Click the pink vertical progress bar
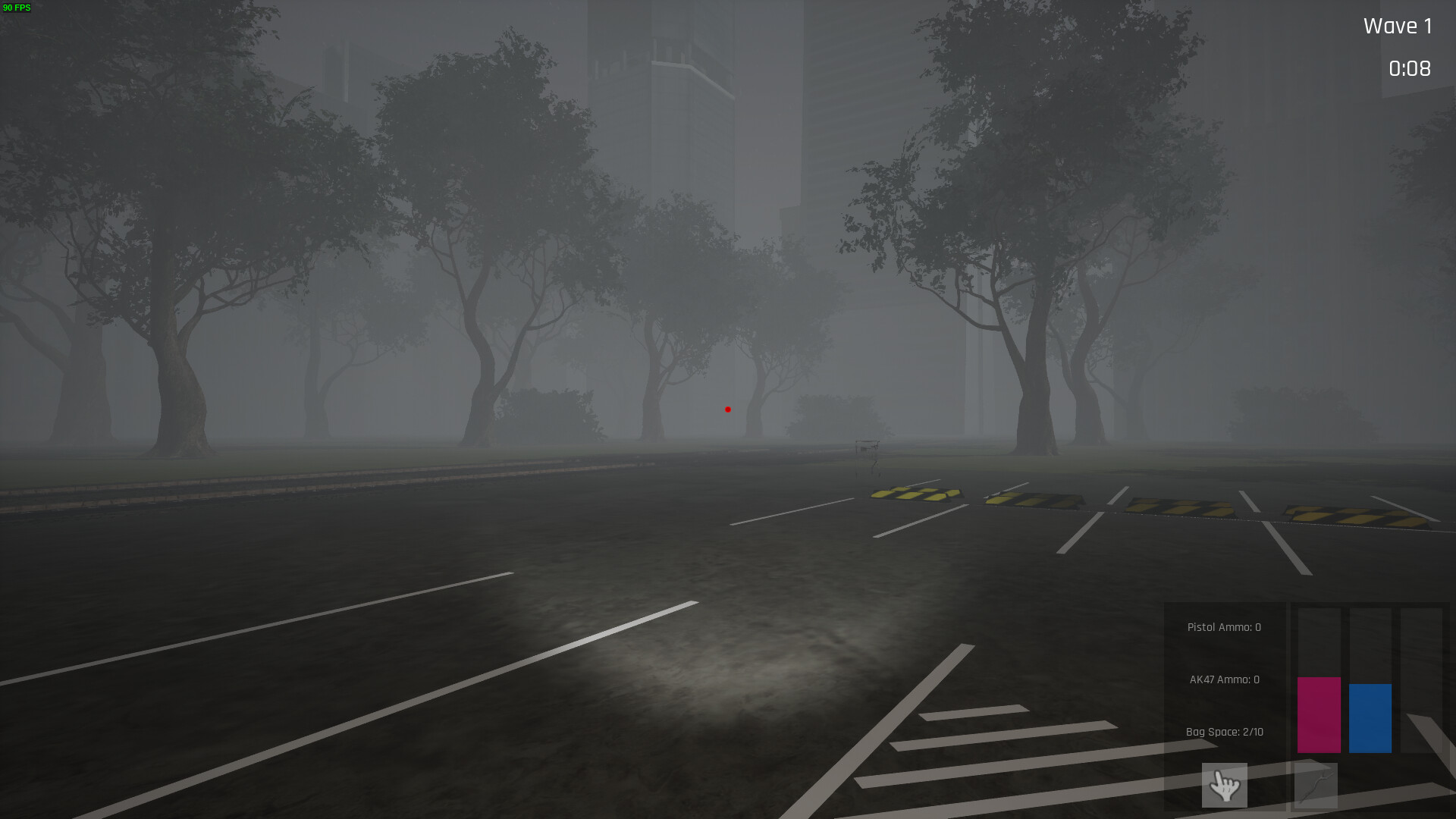1456x819 pixels. click(1319, 715)
